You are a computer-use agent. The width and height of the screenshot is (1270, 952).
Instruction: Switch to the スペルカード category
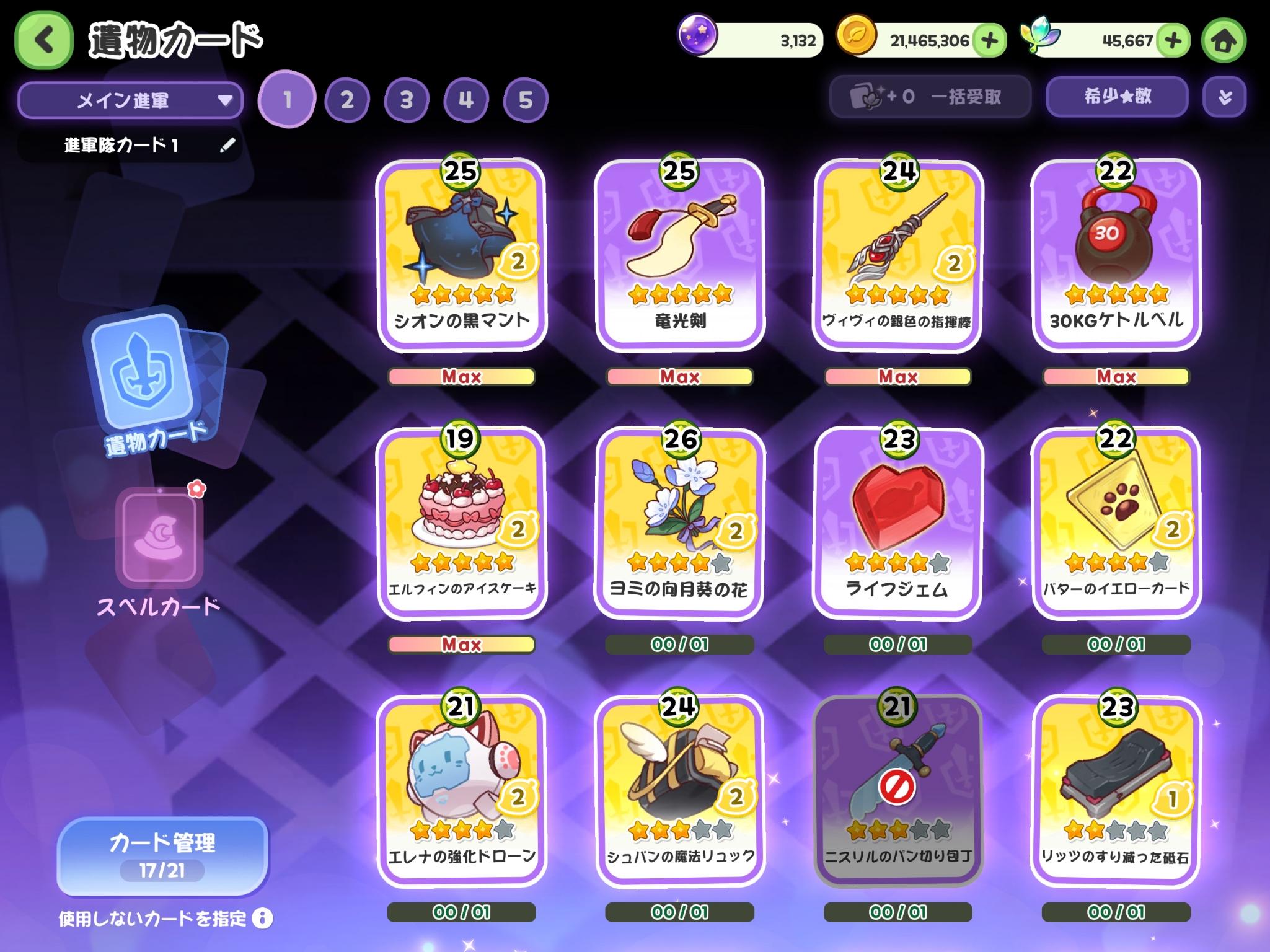coord(159,552)
